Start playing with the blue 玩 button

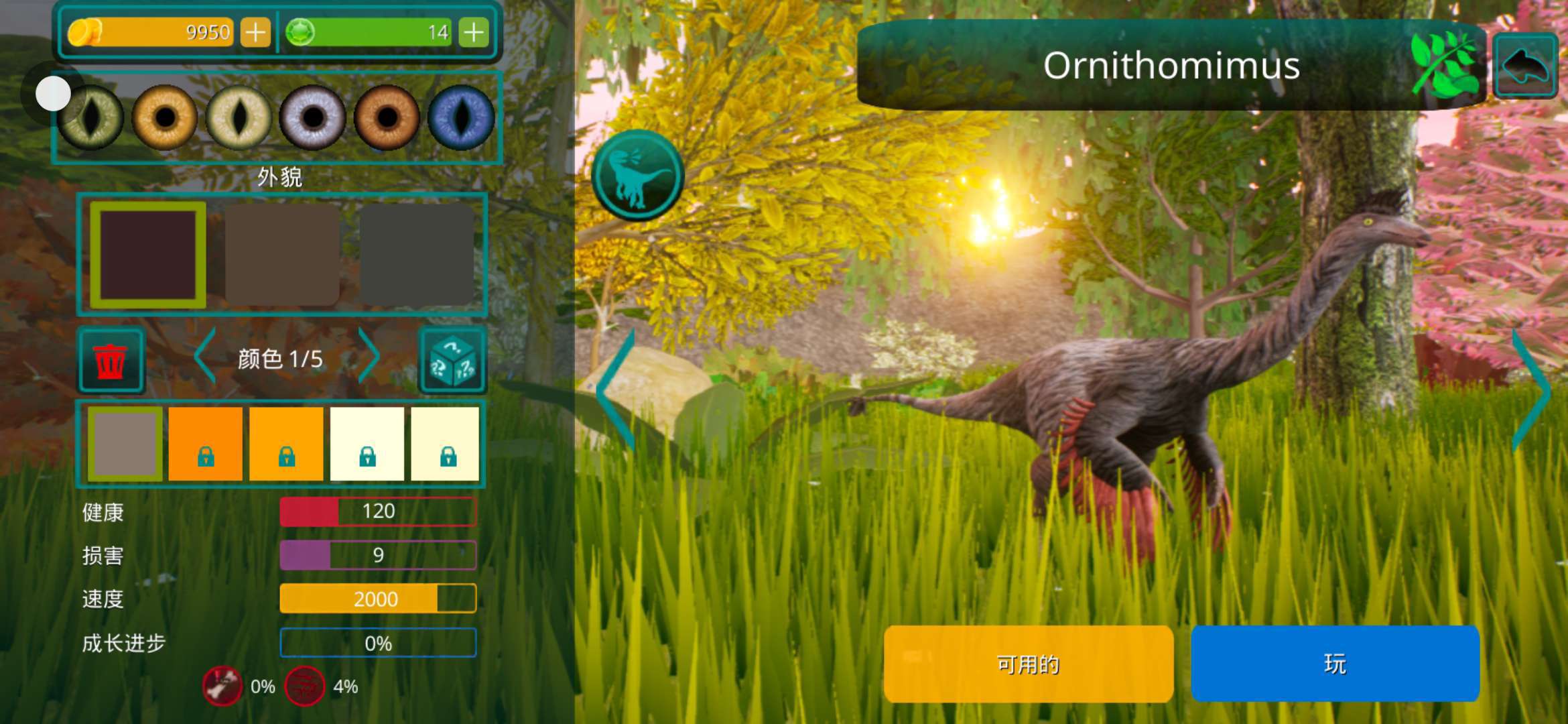tap(1335, 664)
